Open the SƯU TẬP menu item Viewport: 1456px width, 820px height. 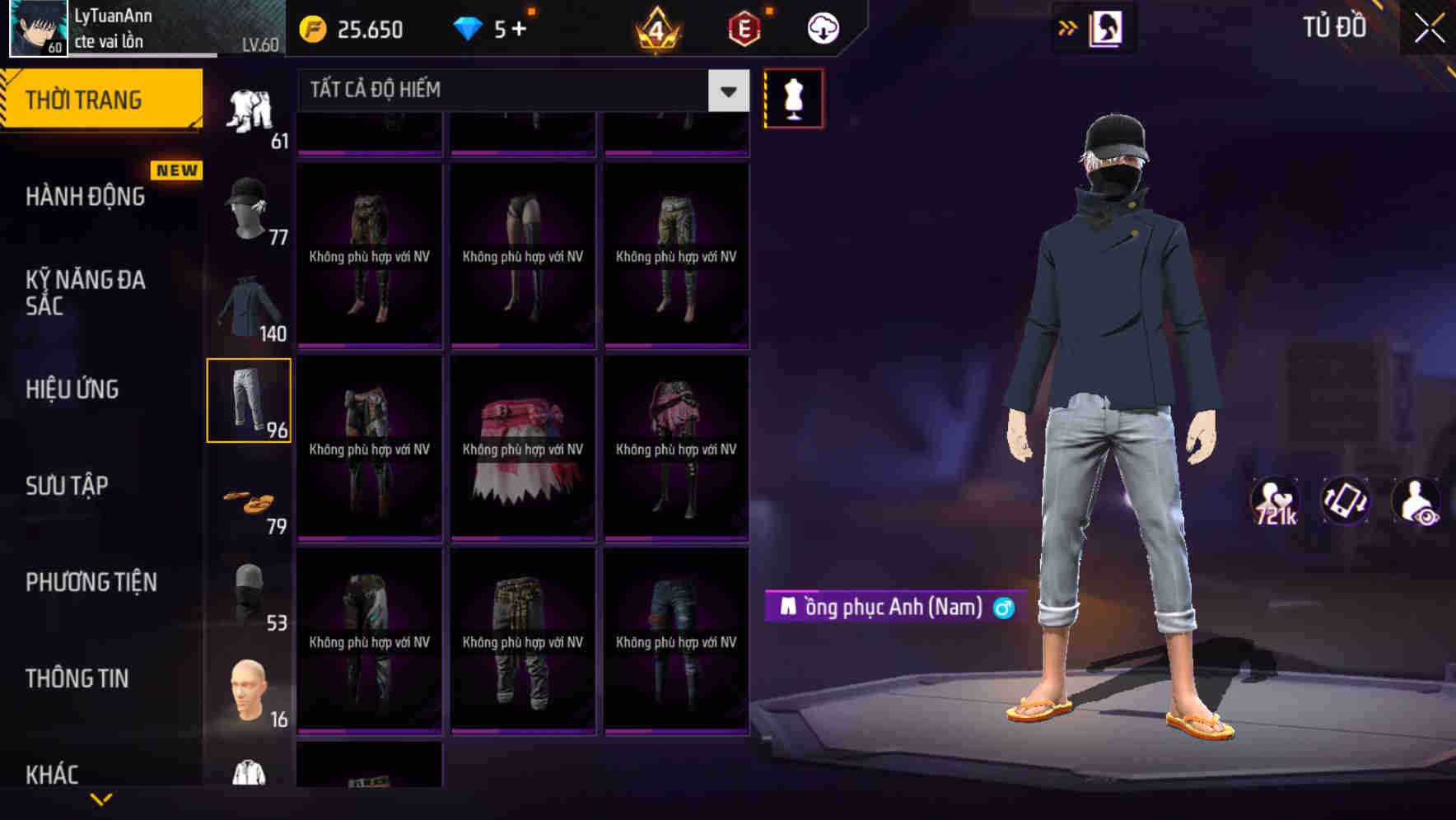click(x=66, y=486)
